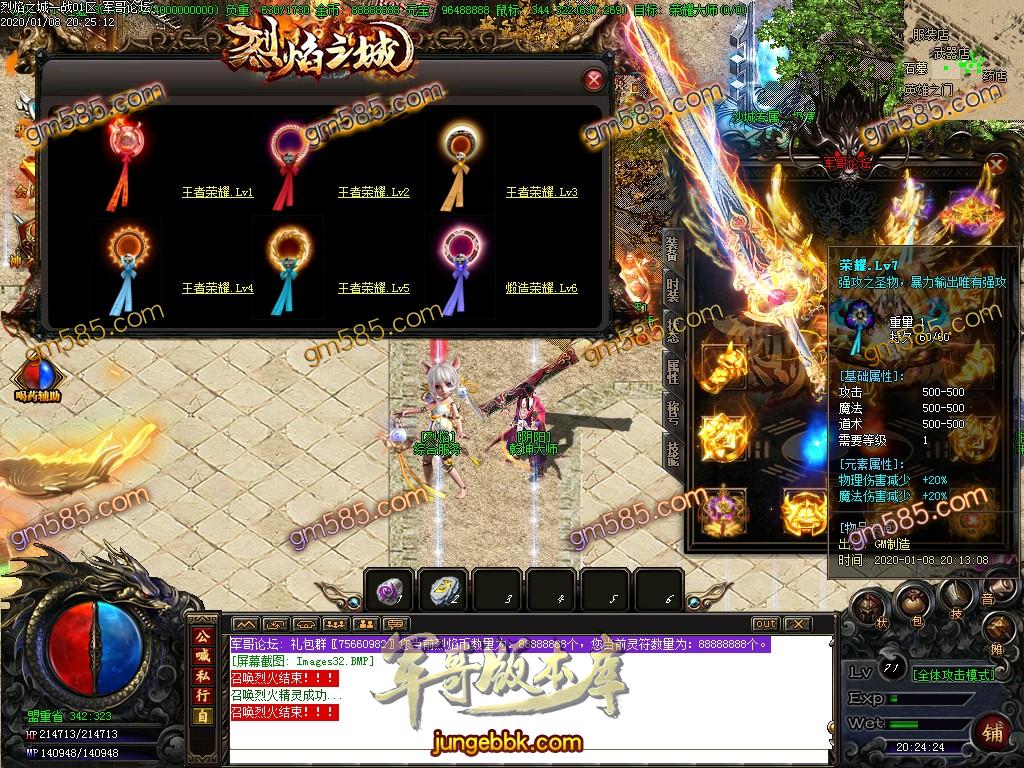Choose the 王者荣耀.Lv2 link
The height and width of the screenshot is (768, 1024).
373,193
